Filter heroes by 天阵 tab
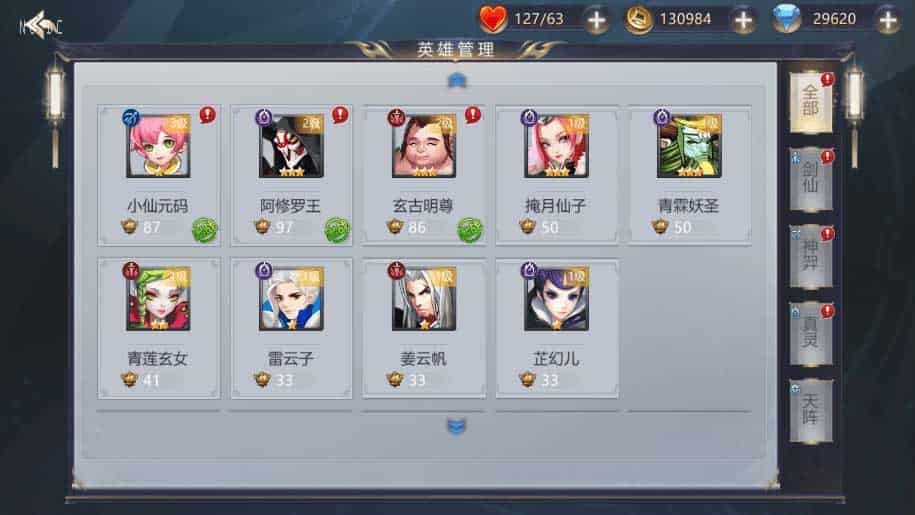Screen dimensions: 915x515 [x=810, y=410]
